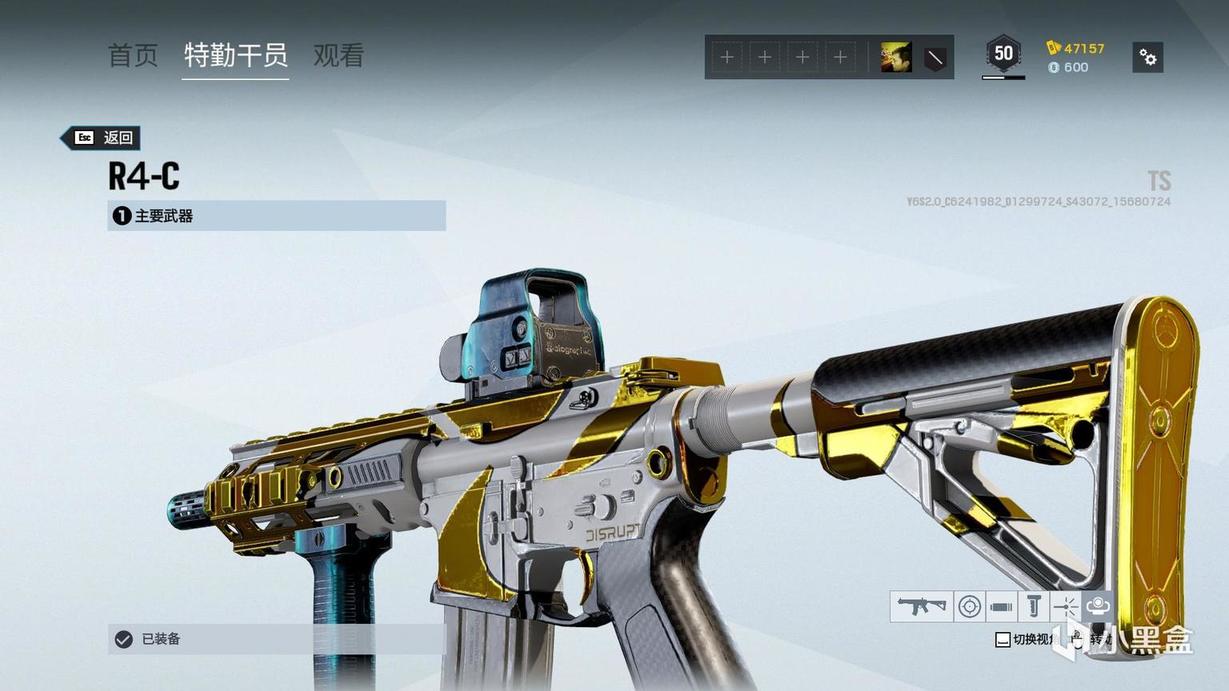Image resolution: width=1229 pixels, height=691 pixels.
Task: Switch to the 观看 watch tab
Action: [x=338, y=56]
